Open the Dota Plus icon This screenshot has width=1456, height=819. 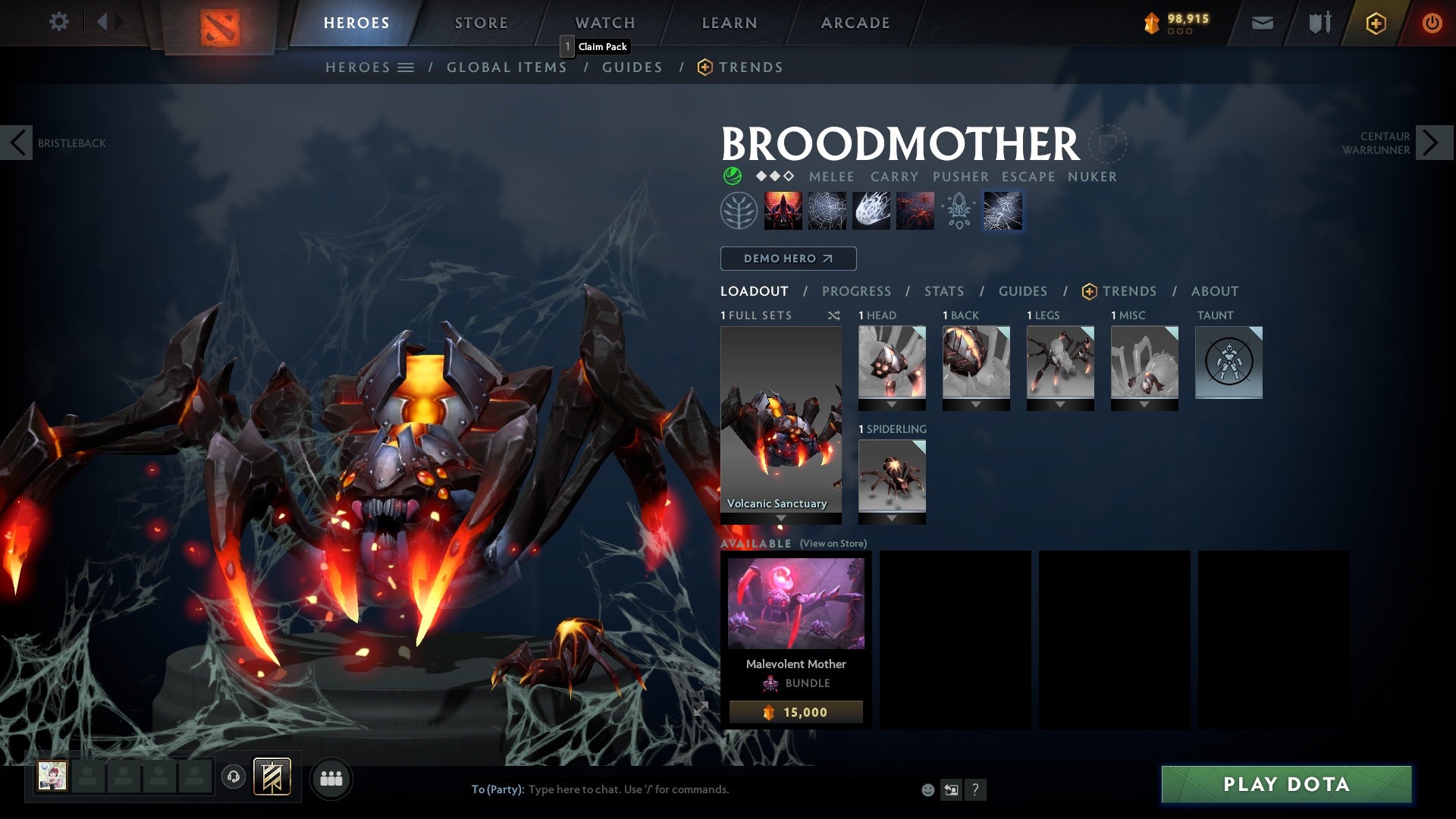pos(1375,24)
